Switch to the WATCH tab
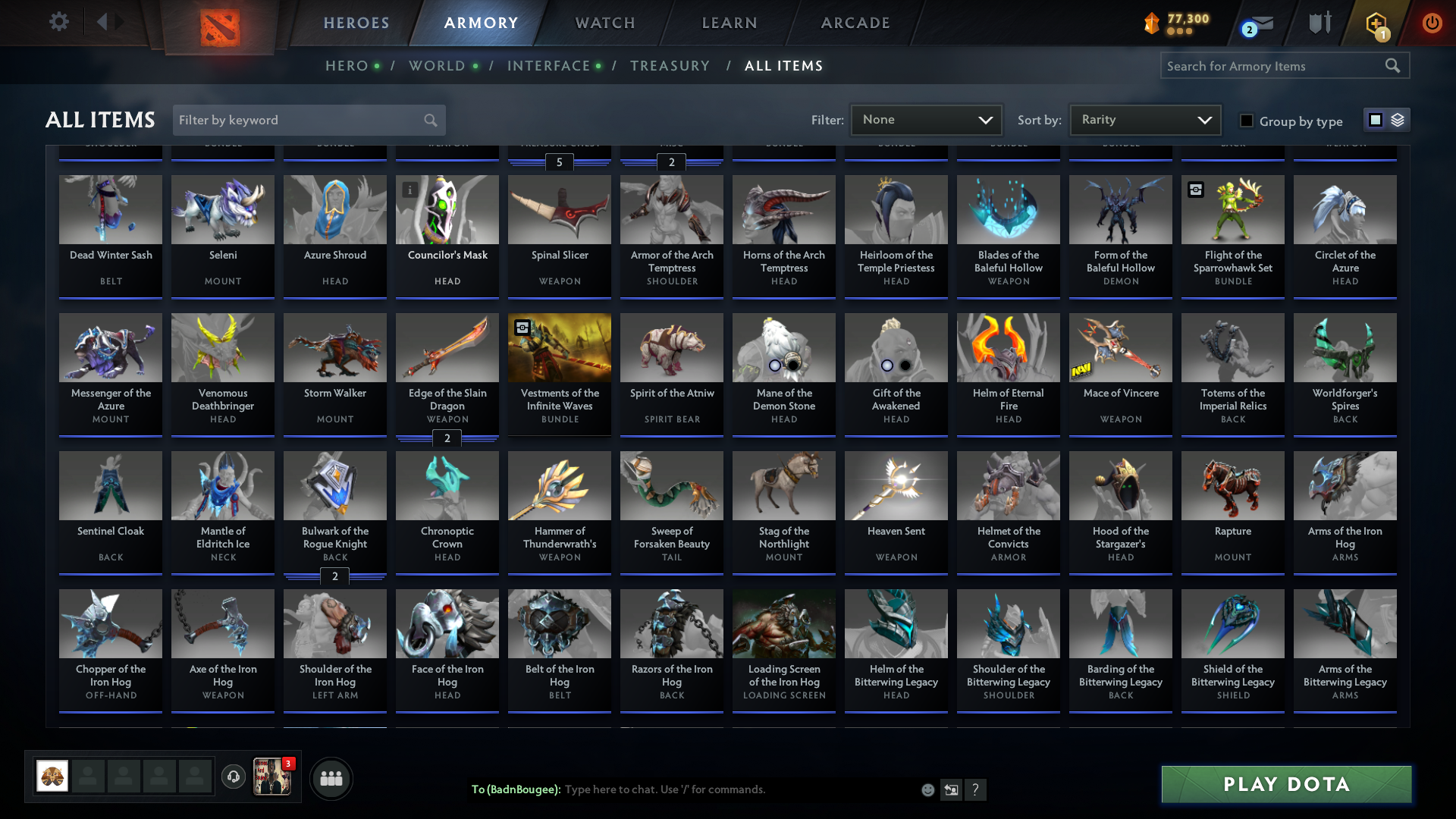Viewport: 1456px width, 819px height. point(604,23)
